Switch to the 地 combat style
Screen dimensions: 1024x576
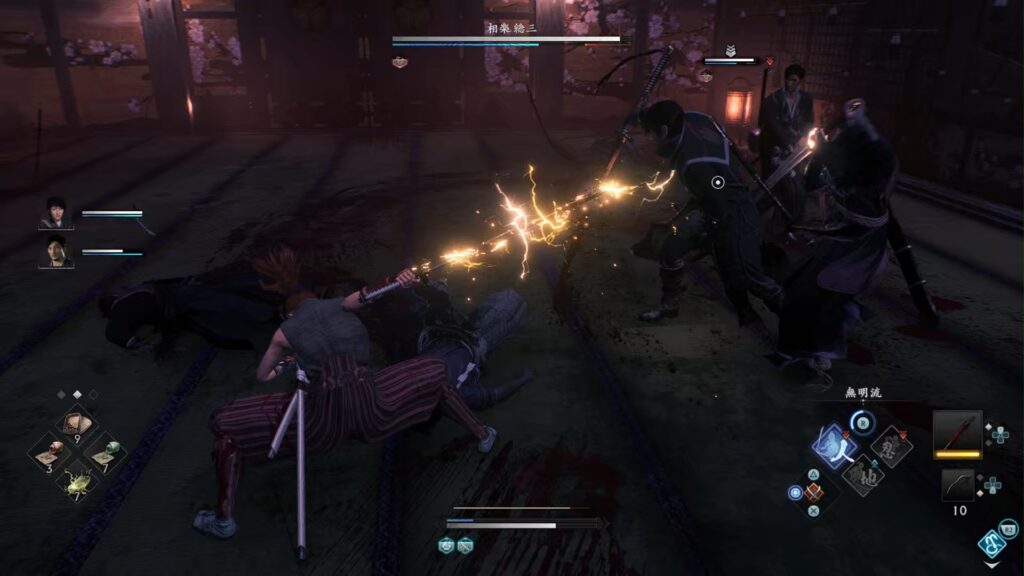[862, 476]
